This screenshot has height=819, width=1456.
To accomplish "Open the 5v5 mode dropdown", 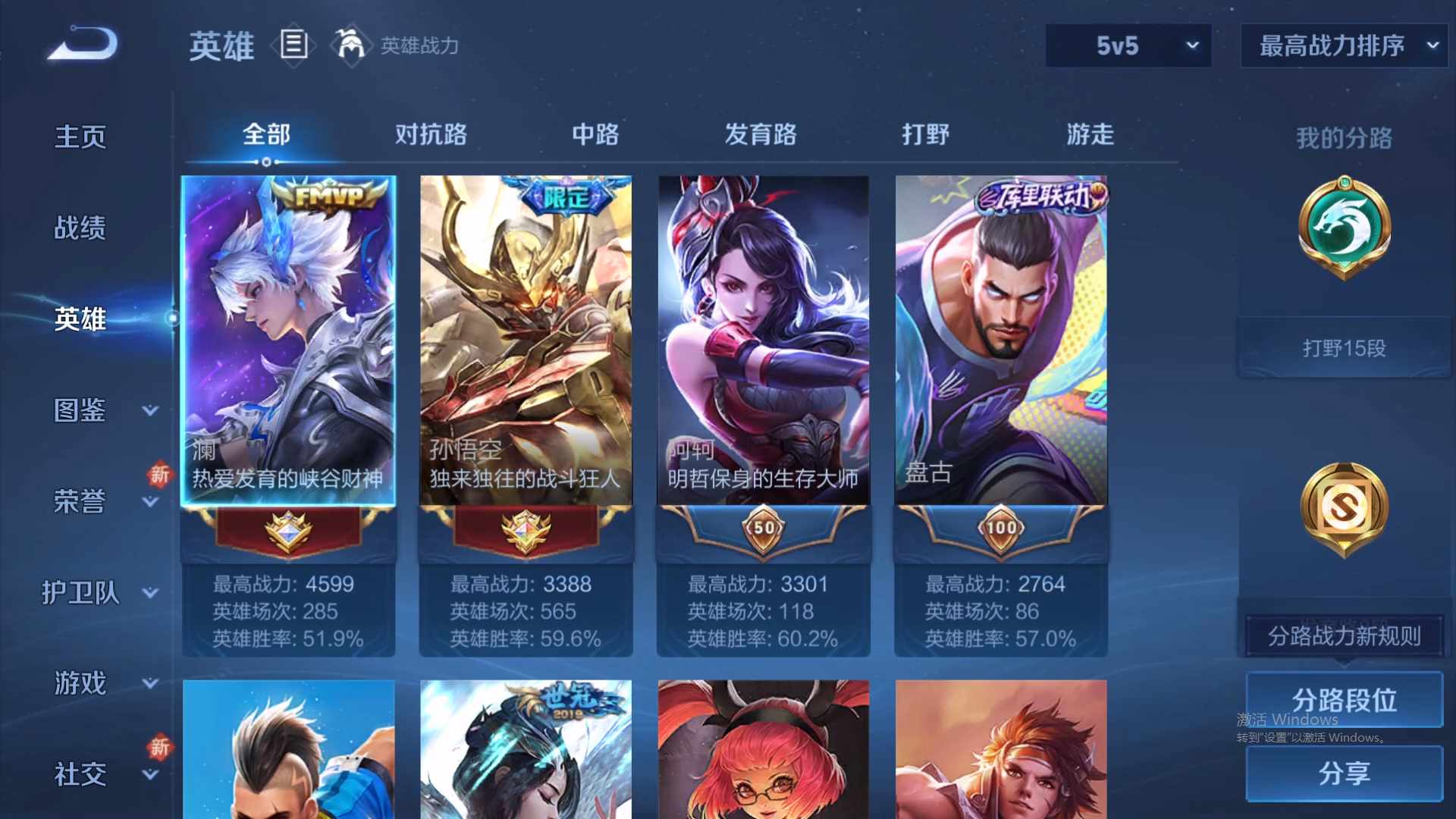I will 1128,45.
